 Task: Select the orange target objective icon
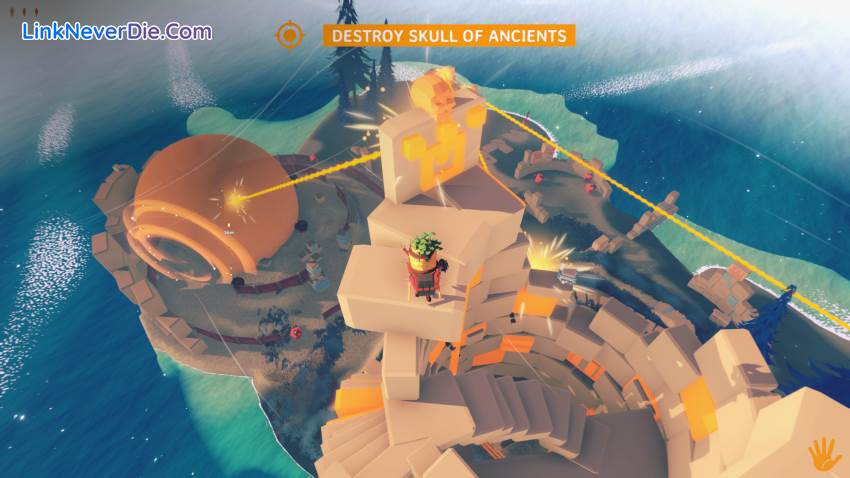[x=290, y=36]
